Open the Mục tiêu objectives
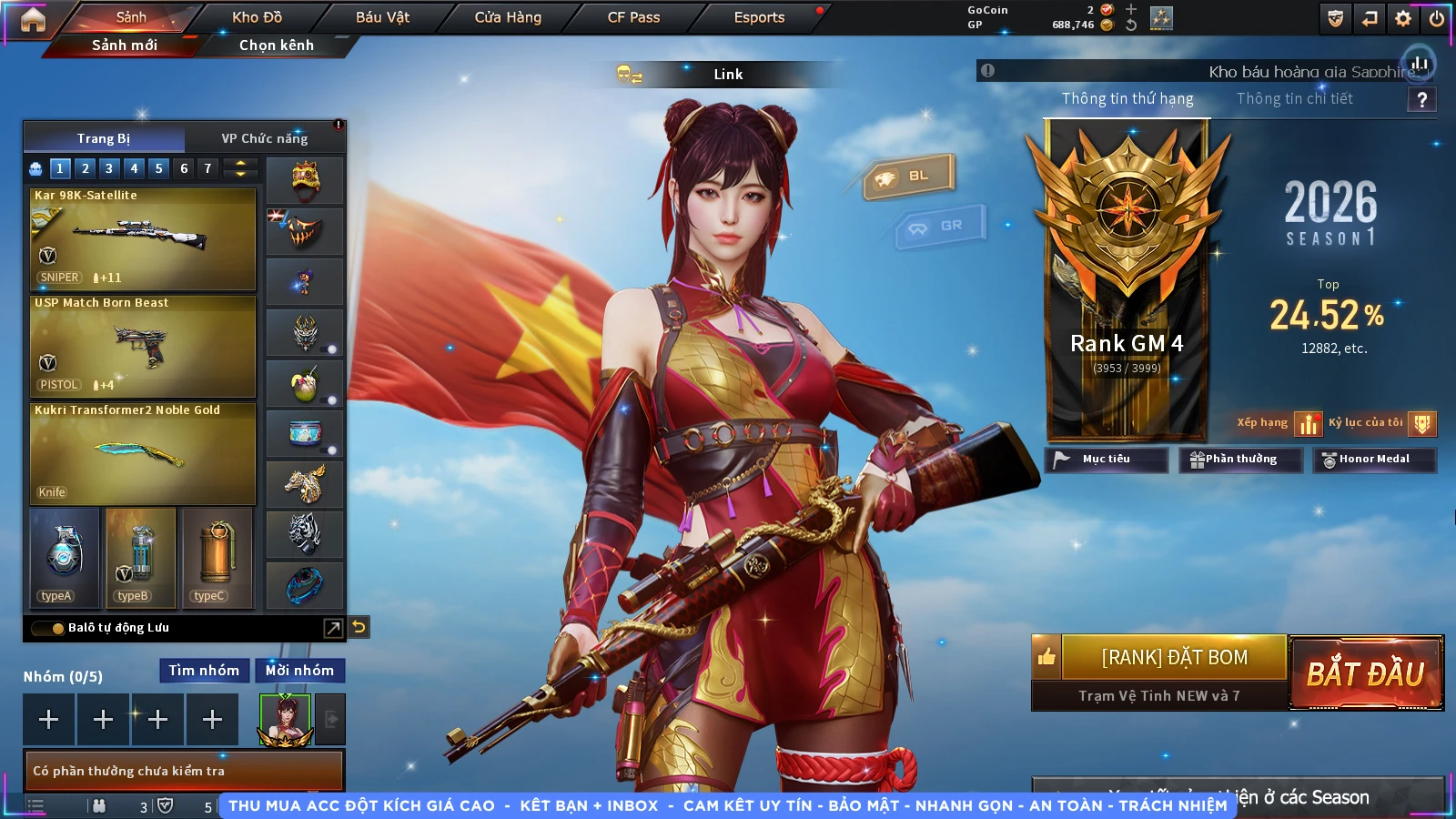Viewport: 1456px width, 819px height. tap(1106, 460)
